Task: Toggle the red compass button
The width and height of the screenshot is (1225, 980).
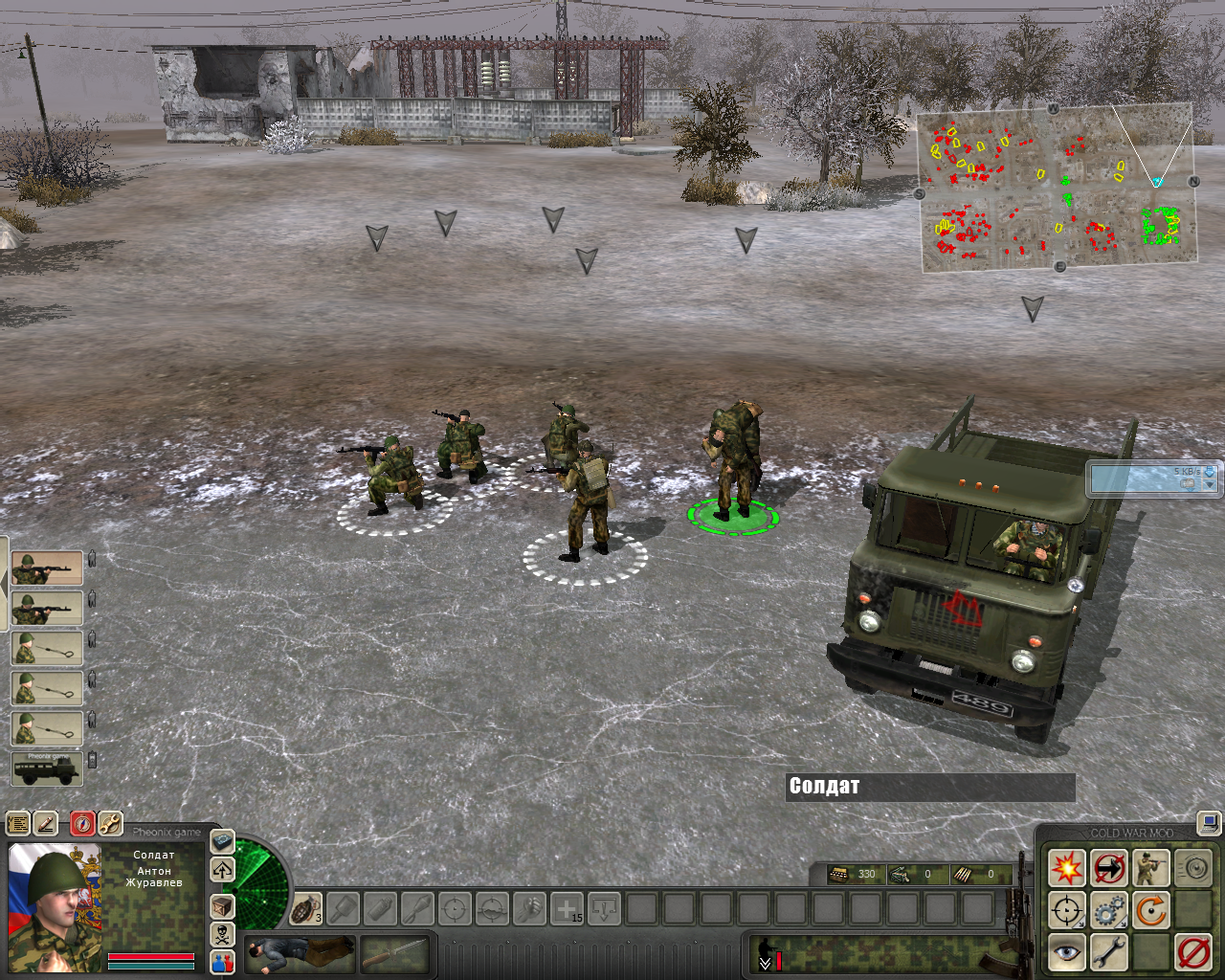Action: (83, 823)
